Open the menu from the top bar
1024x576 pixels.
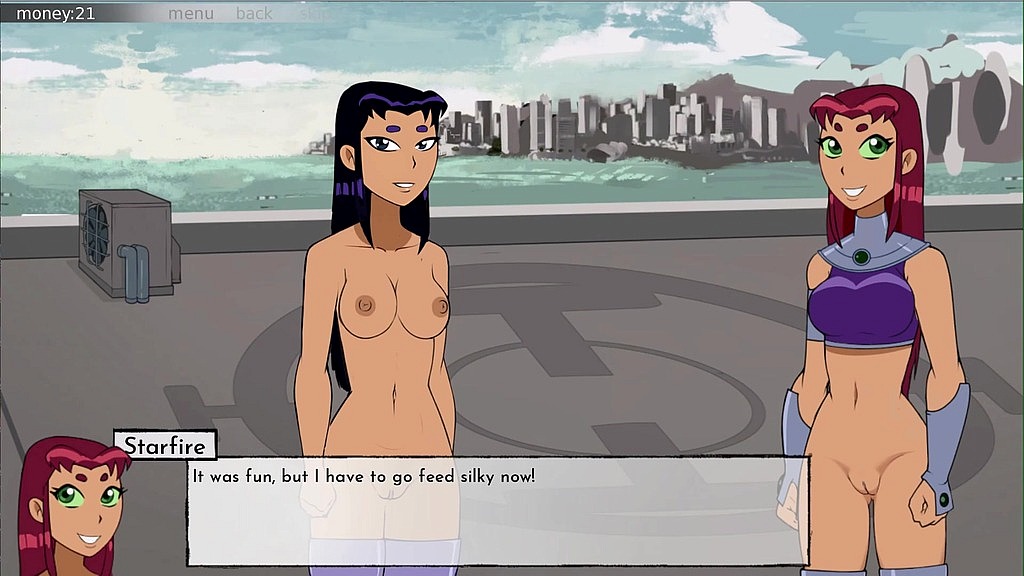pyautogui.click(x=190, y=13)
